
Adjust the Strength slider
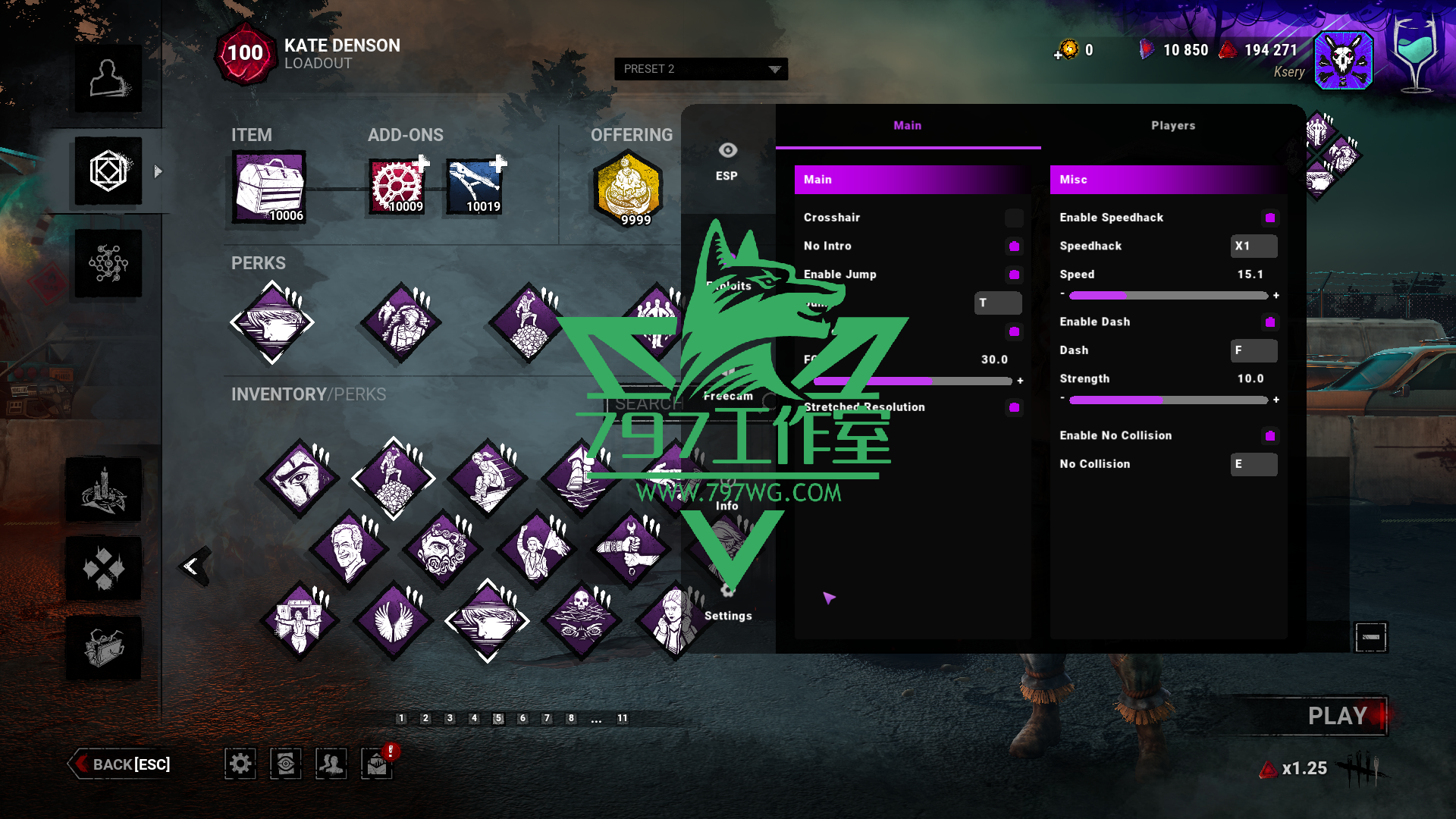point(1168,400)
